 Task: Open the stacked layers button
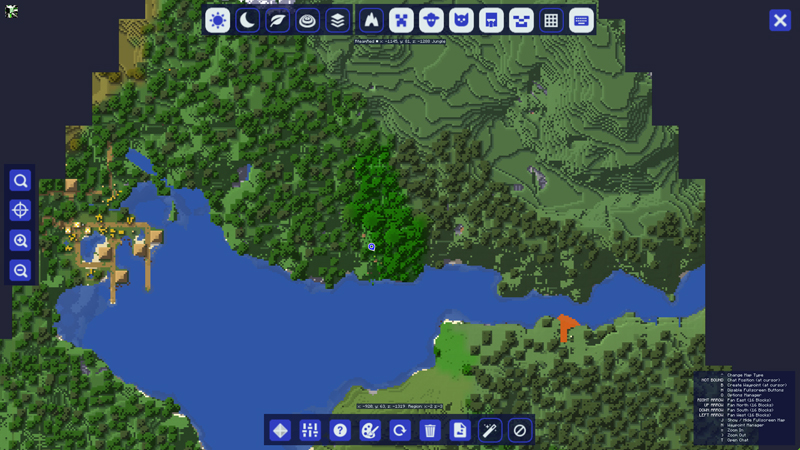338,20
